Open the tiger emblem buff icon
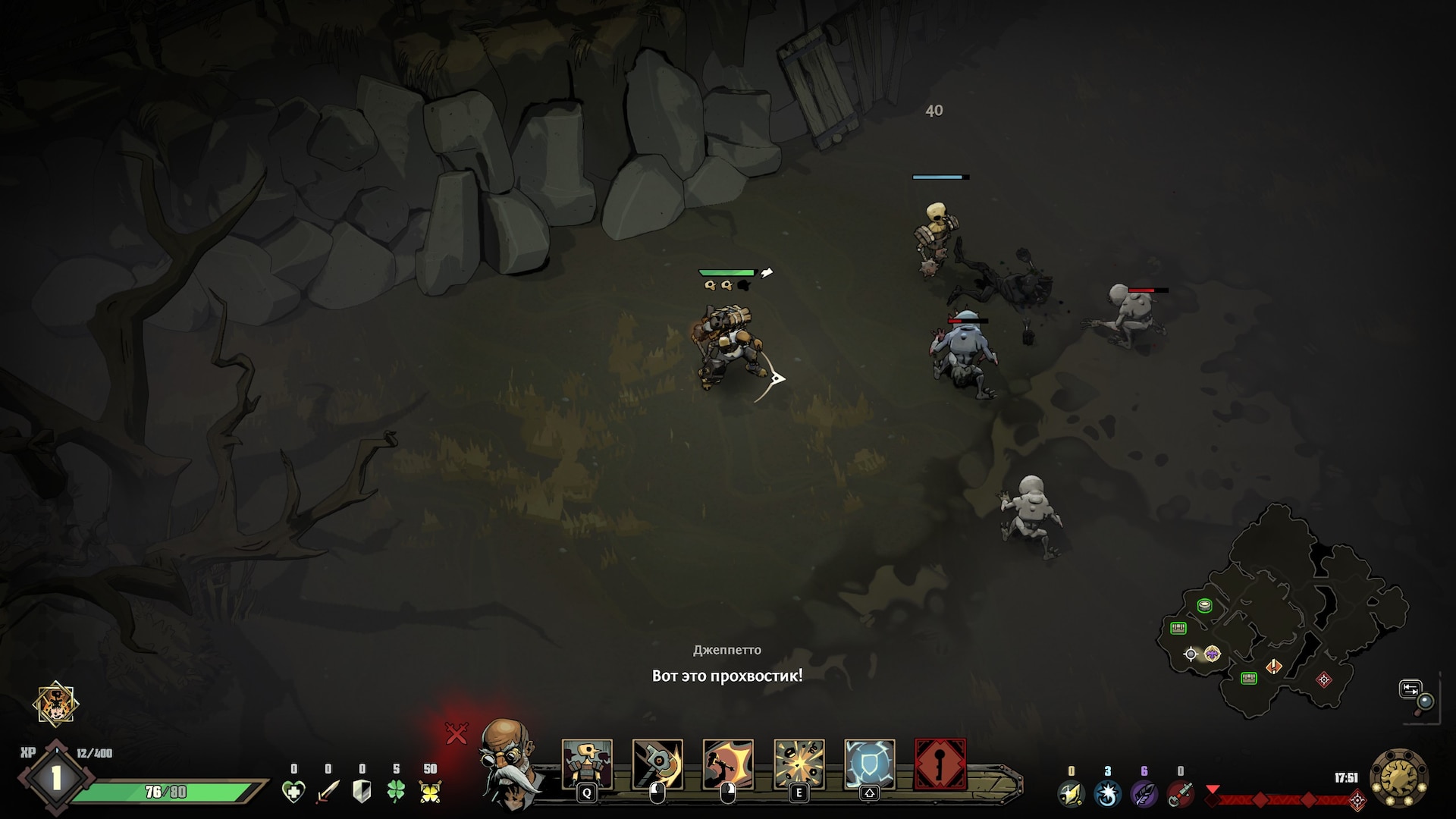 pyautogui.click(x=56, y=704)
